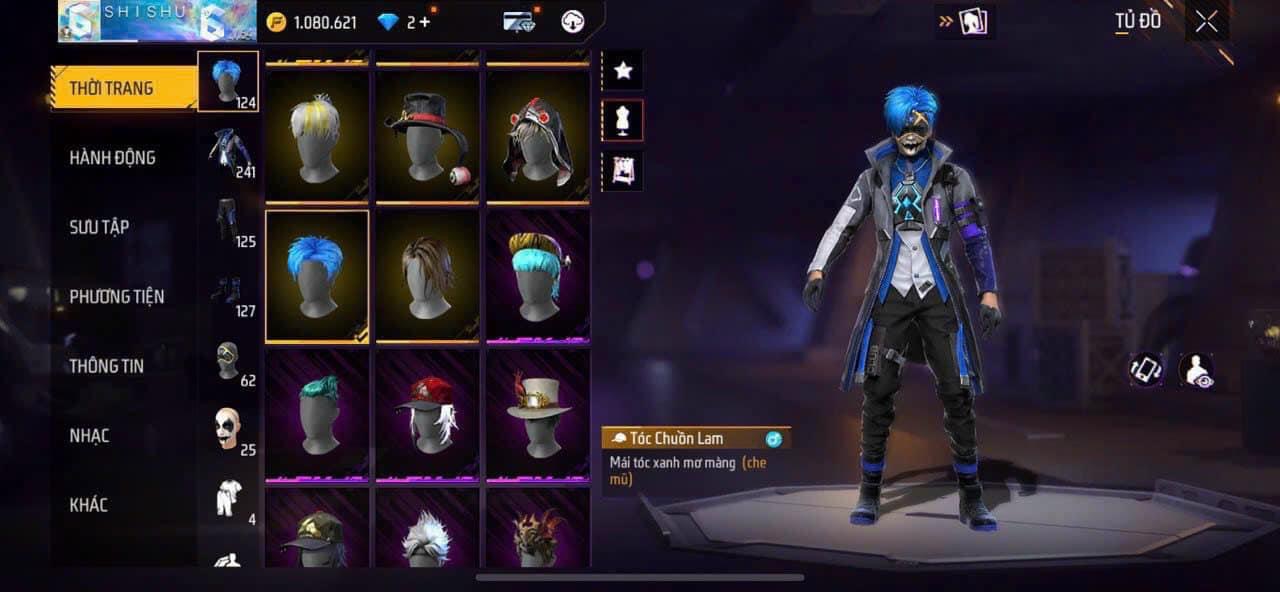Select the red cap with white hair
The image size is (1280, 592).
click(427, 414)
